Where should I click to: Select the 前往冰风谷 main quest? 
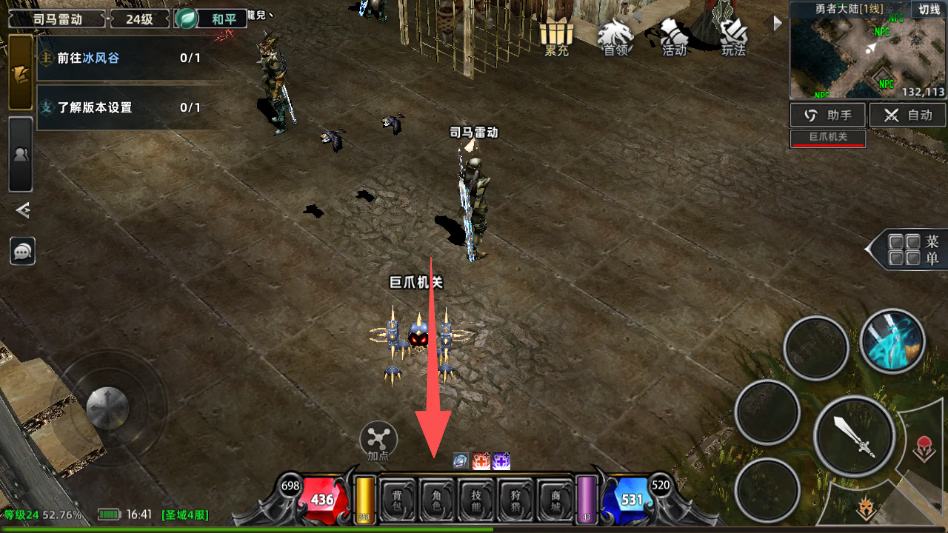pyautogui.click(x=120, y=58)
